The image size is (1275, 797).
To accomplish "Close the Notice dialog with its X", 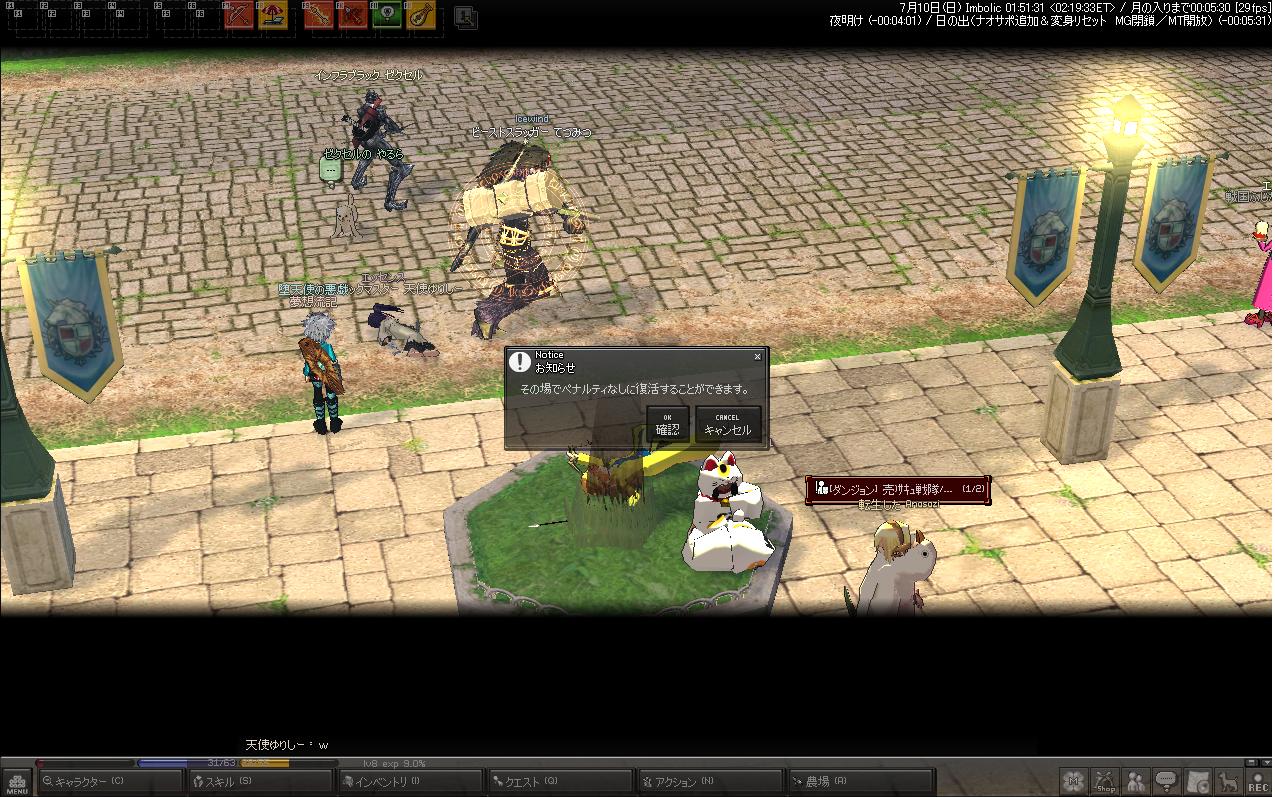I will click(x=757, y=356).
